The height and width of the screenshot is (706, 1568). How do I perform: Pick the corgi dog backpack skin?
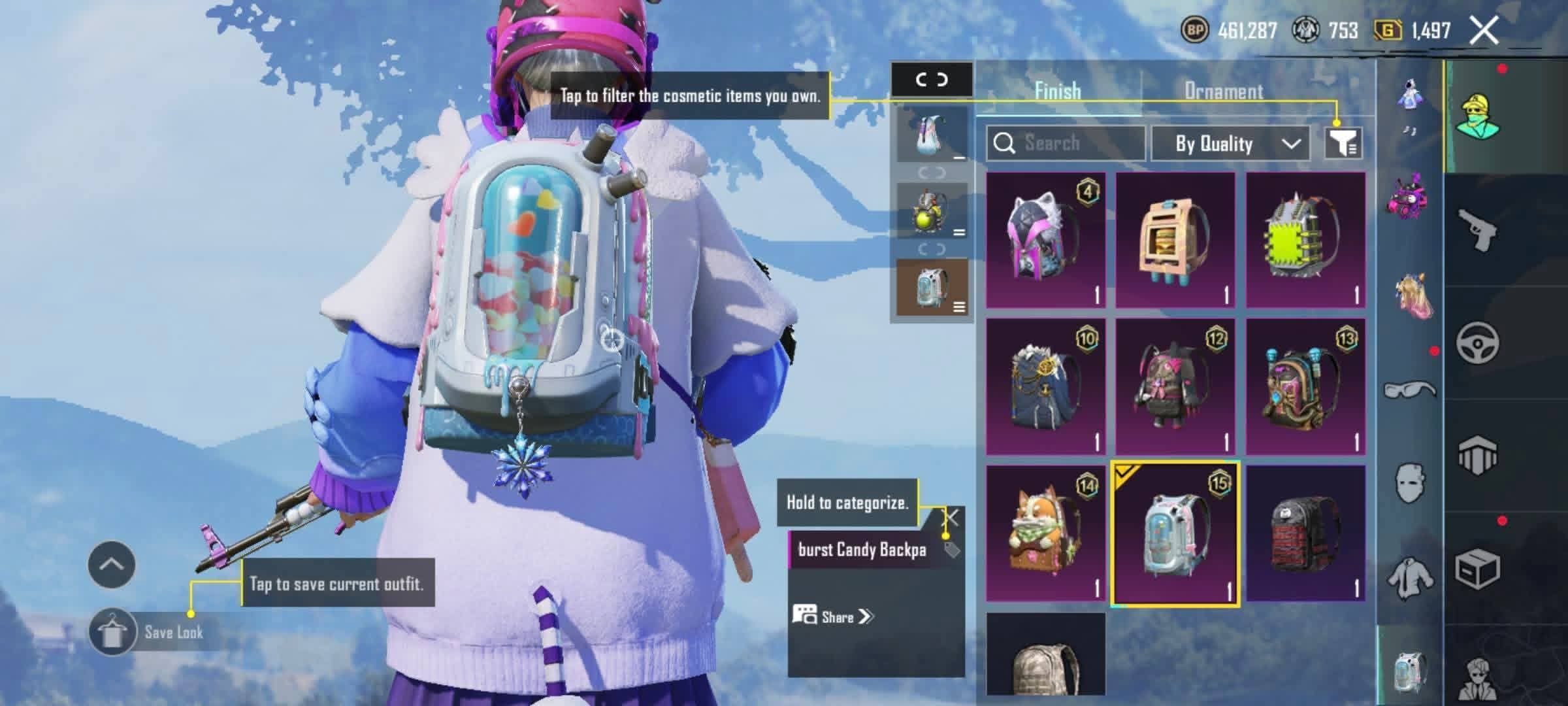coord(1045,533)
